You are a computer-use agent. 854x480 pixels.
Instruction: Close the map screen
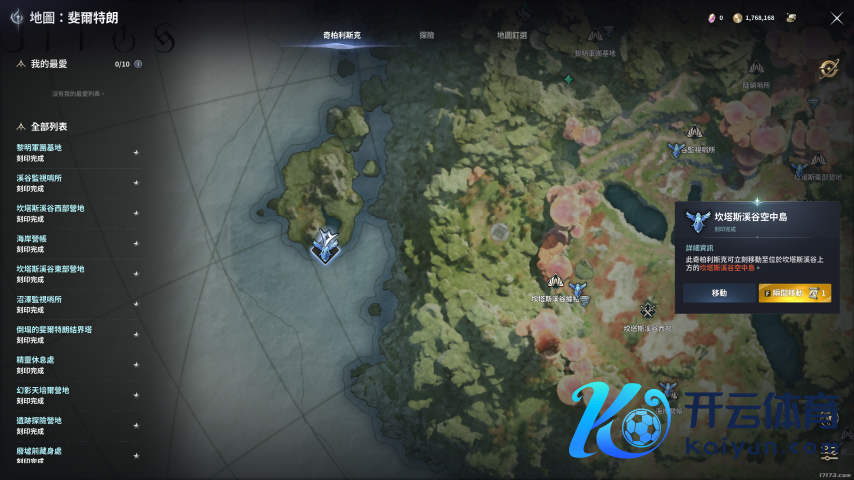click(x=837, y=18)
